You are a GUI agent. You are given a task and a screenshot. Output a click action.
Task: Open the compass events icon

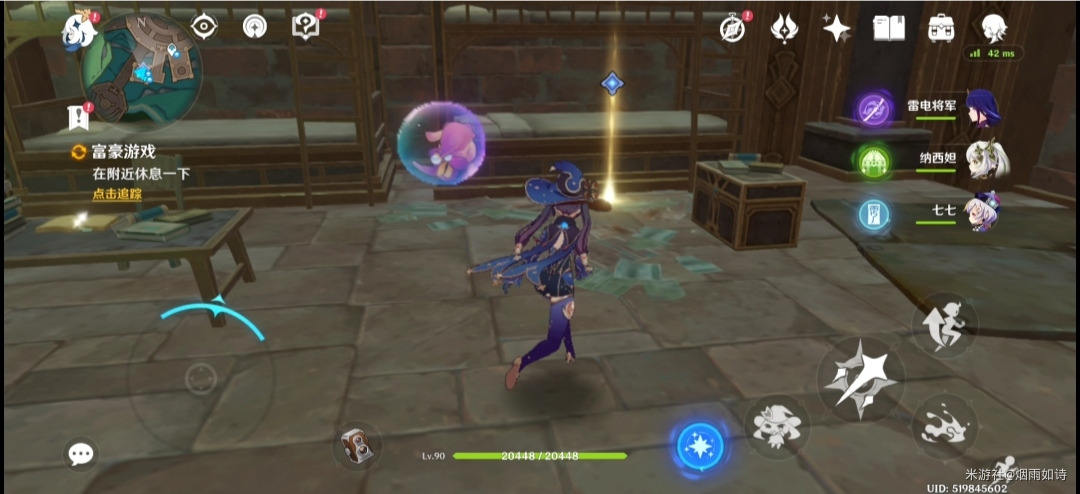pyautogui.click(x=733, y=28)
